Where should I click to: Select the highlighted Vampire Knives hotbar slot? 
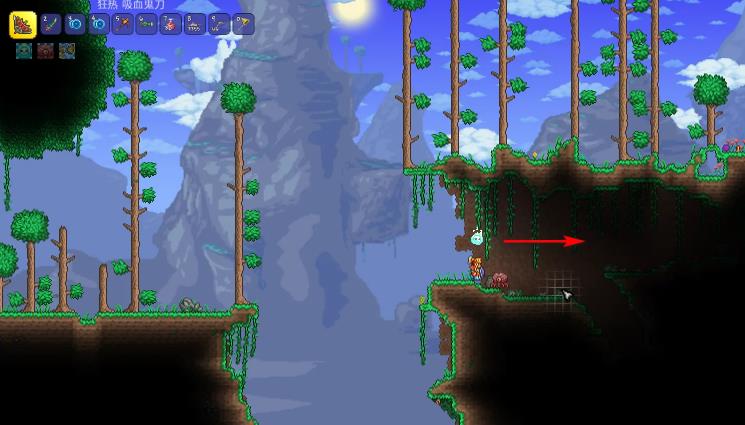23,25
